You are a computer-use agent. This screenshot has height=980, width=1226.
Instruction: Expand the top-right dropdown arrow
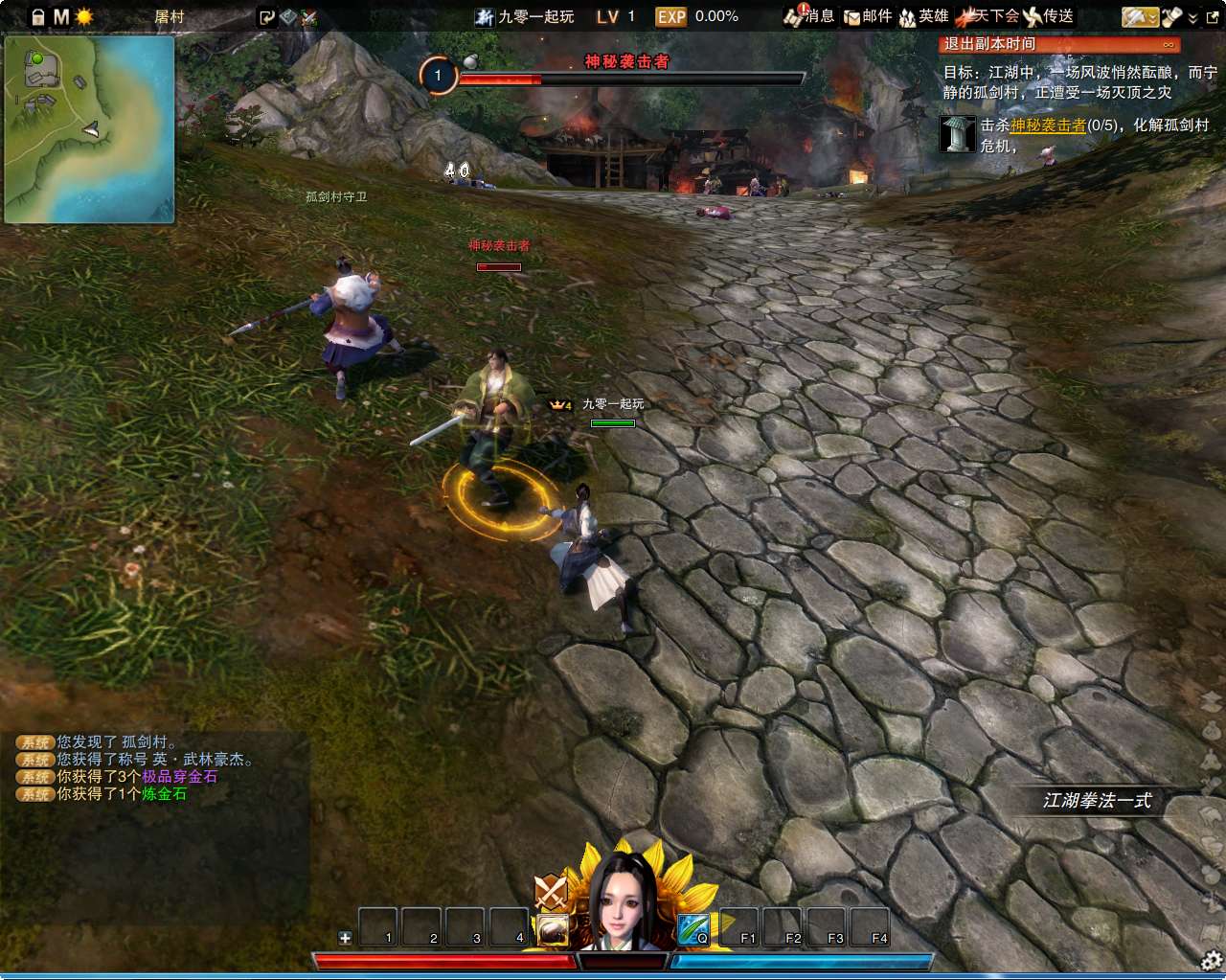tap(1192, 17)
